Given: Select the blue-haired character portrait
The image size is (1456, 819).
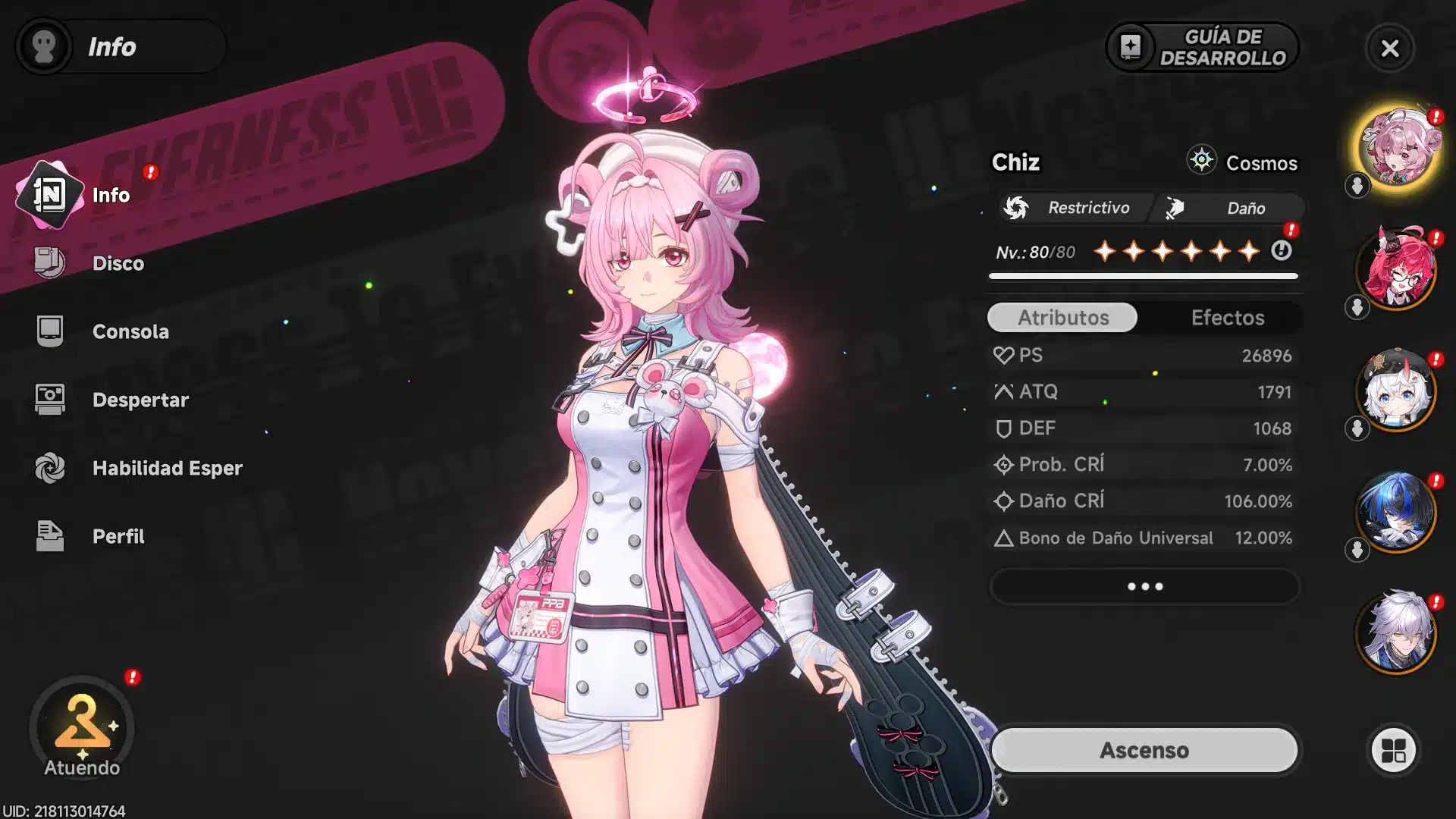Looking at the screenshot, I should click(1397, 511).
